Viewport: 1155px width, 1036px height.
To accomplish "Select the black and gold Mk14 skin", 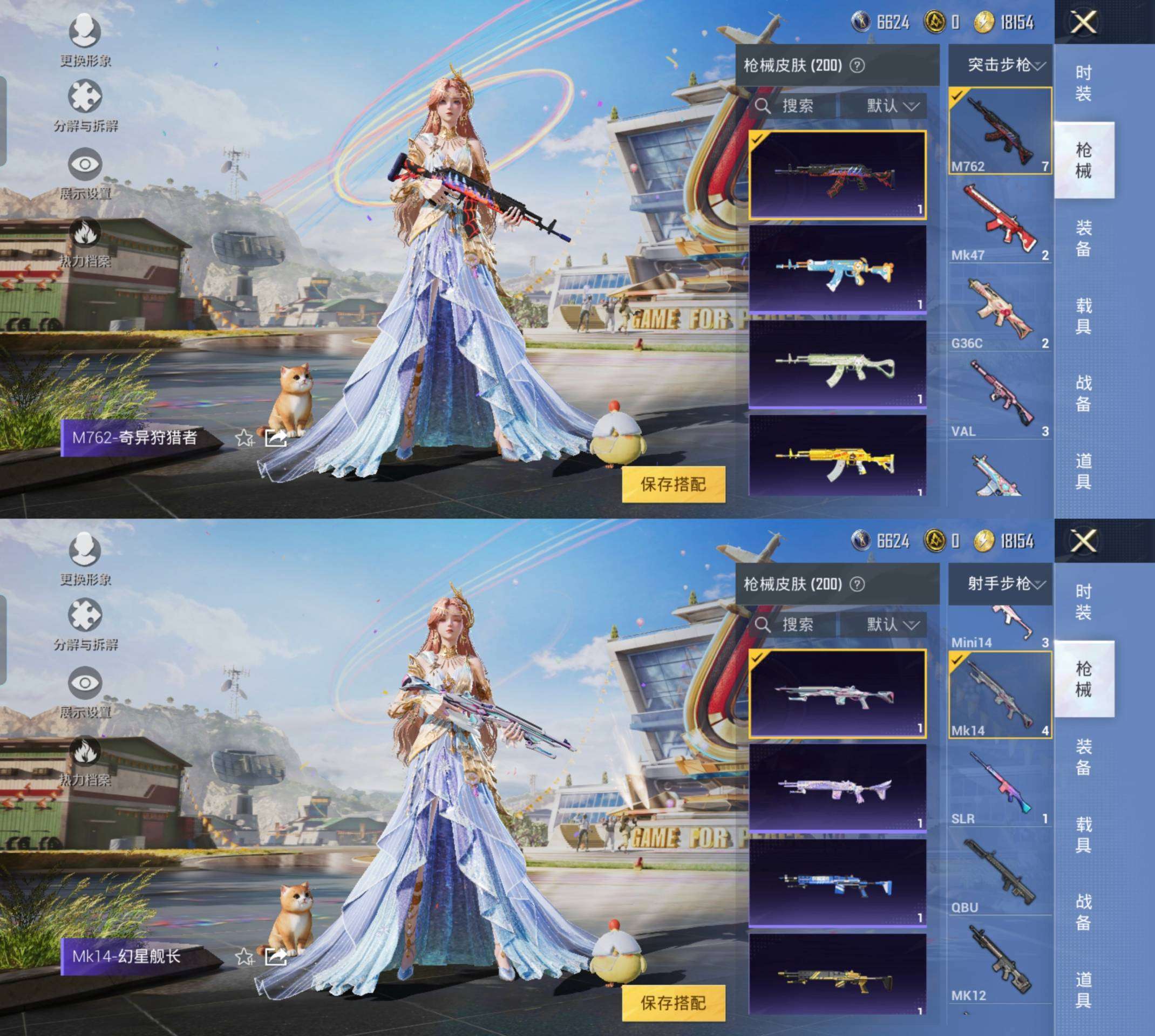I will (837, 974).
